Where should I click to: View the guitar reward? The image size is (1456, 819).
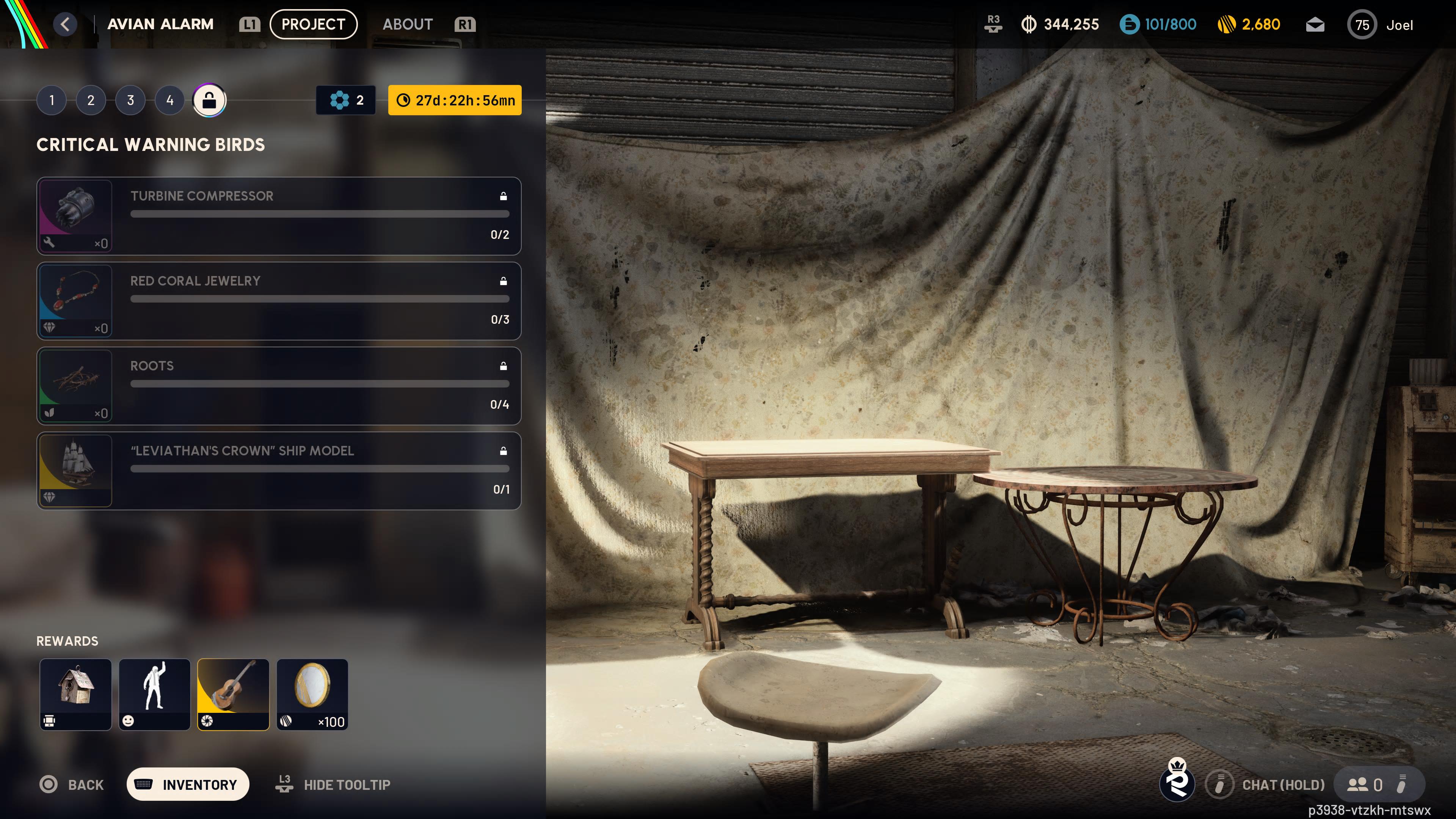pos(233,694)
